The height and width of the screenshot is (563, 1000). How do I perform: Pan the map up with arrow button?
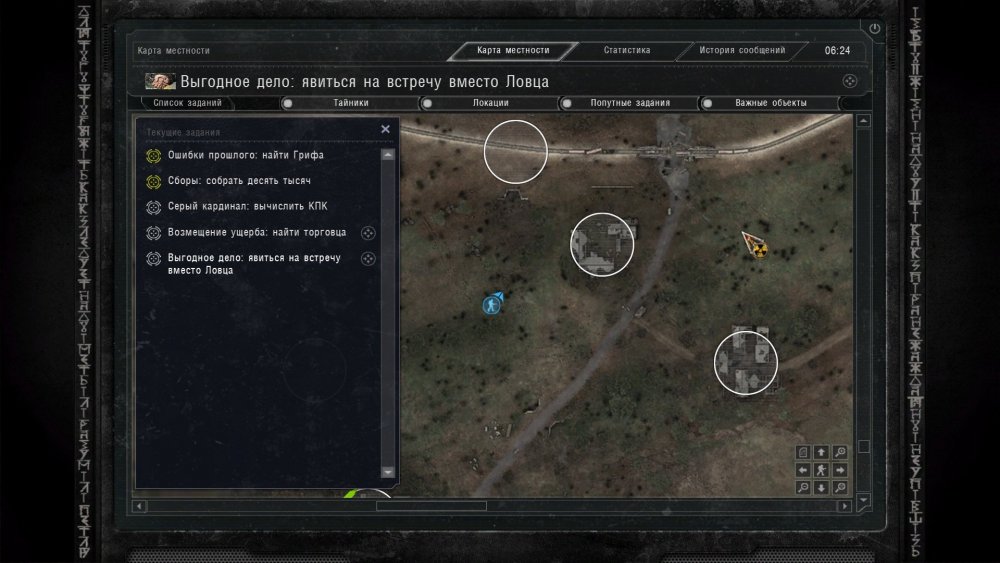(821, 452)
